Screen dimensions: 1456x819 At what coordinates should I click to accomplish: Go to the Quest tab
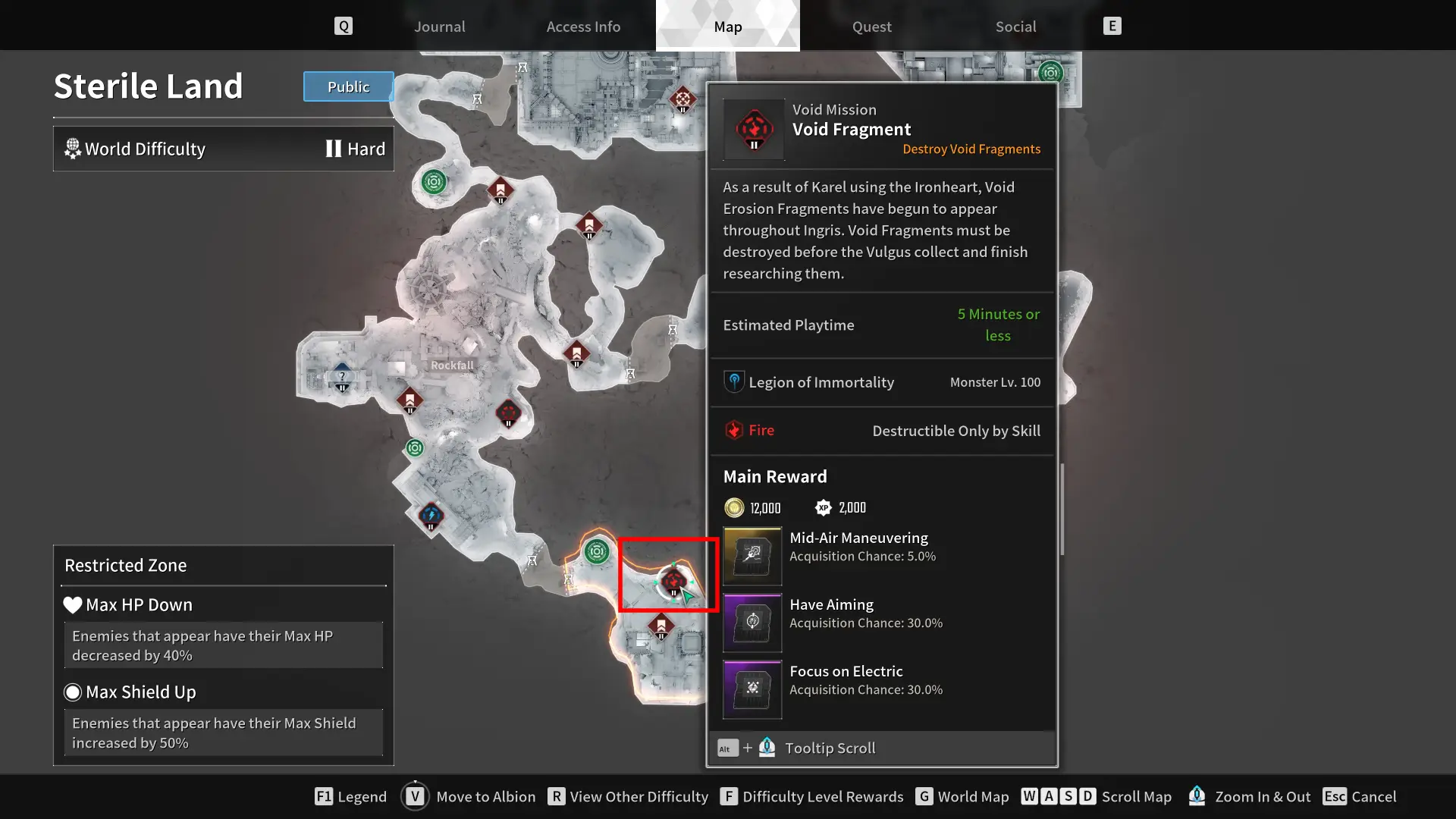871,27
